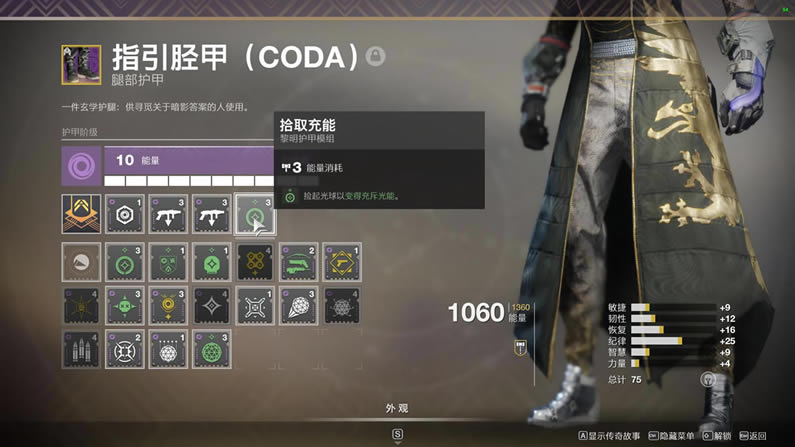
Task: Select the three bullets mod
Action: 81,351
